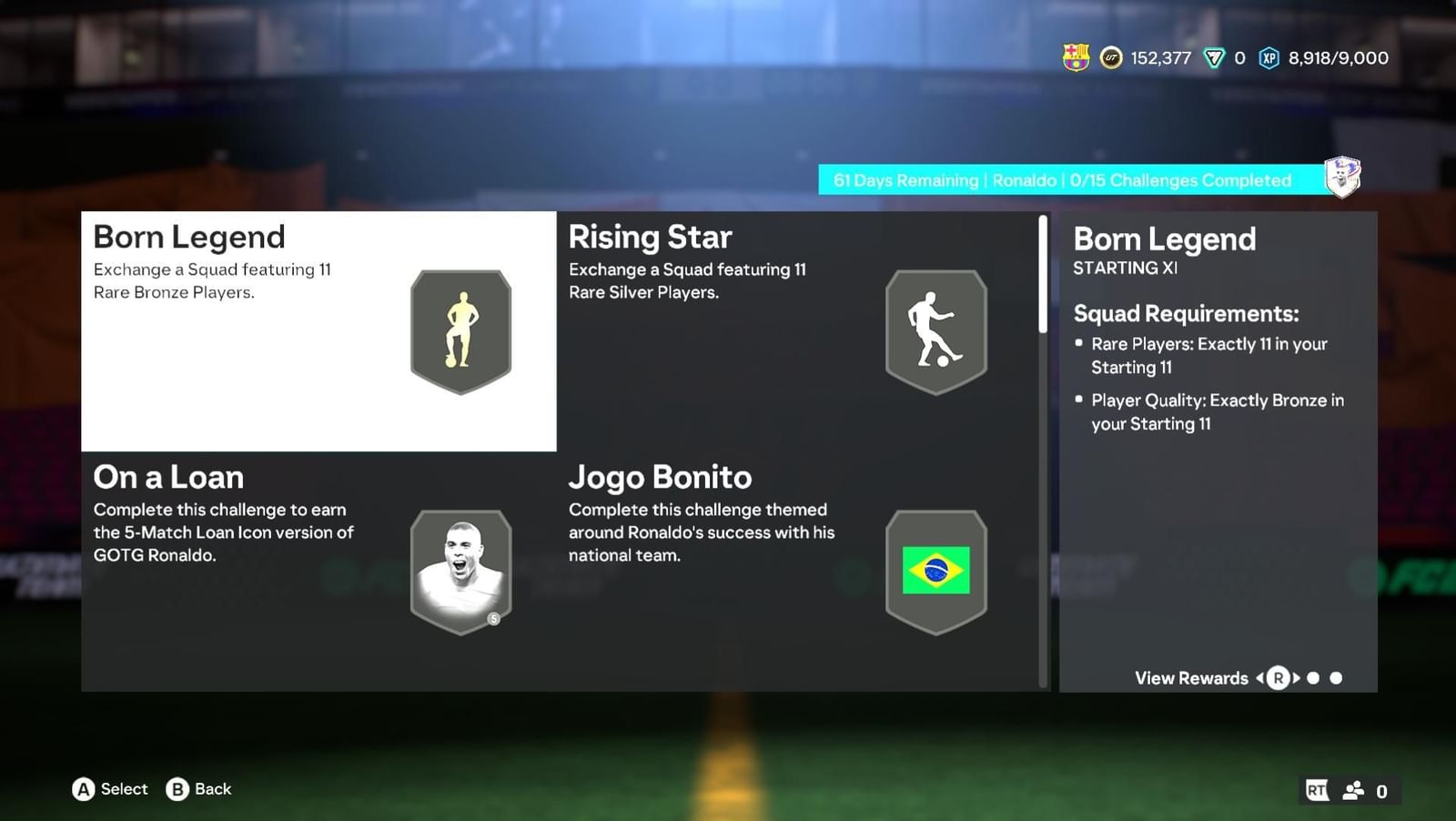This screenshot has width=1456, height=821.
Task: Click the View Rewards label
Action: pyautogui.click(x=1190, y=678)
